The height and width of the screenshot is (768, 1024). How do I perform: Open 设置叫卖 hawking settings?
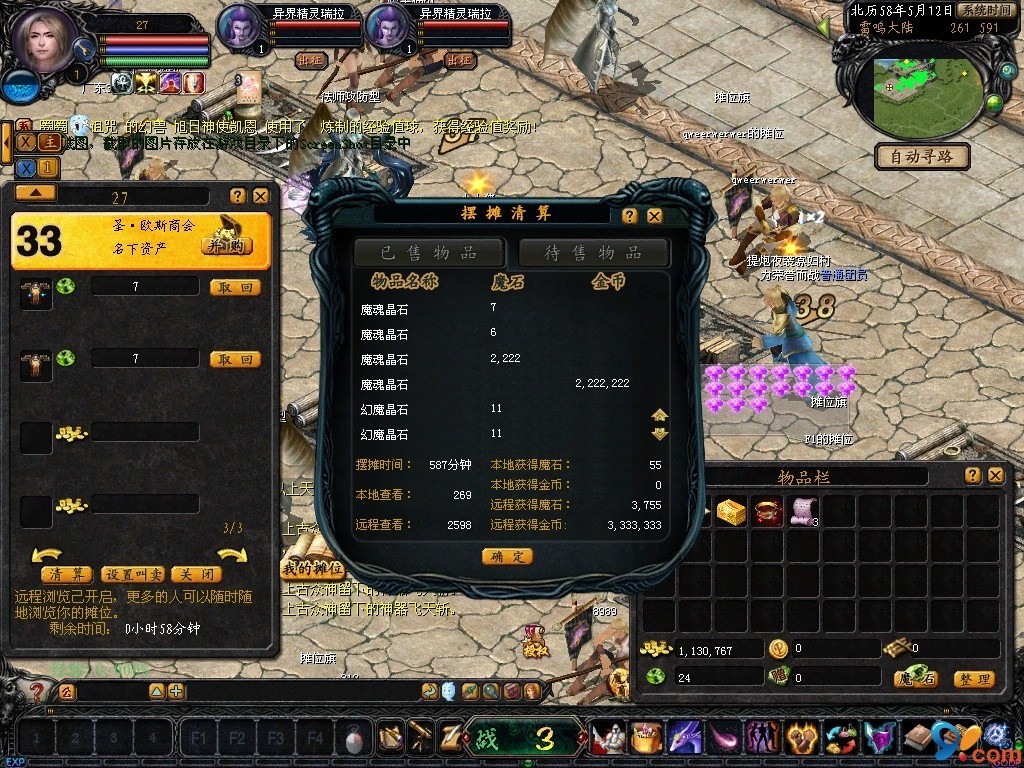tap(133, 575)
